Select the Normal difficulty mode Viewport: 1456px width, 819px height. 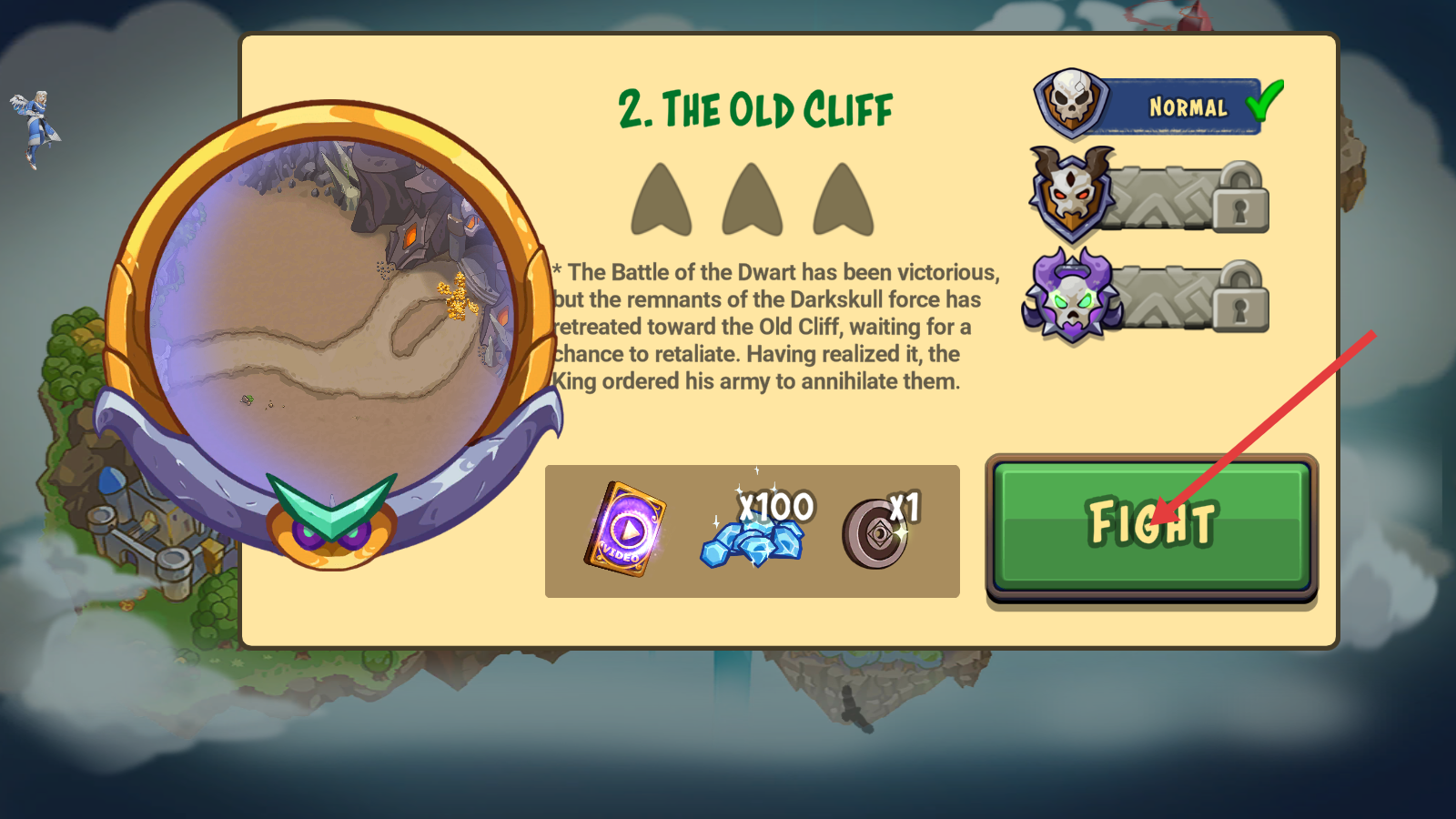point(1158,106)
